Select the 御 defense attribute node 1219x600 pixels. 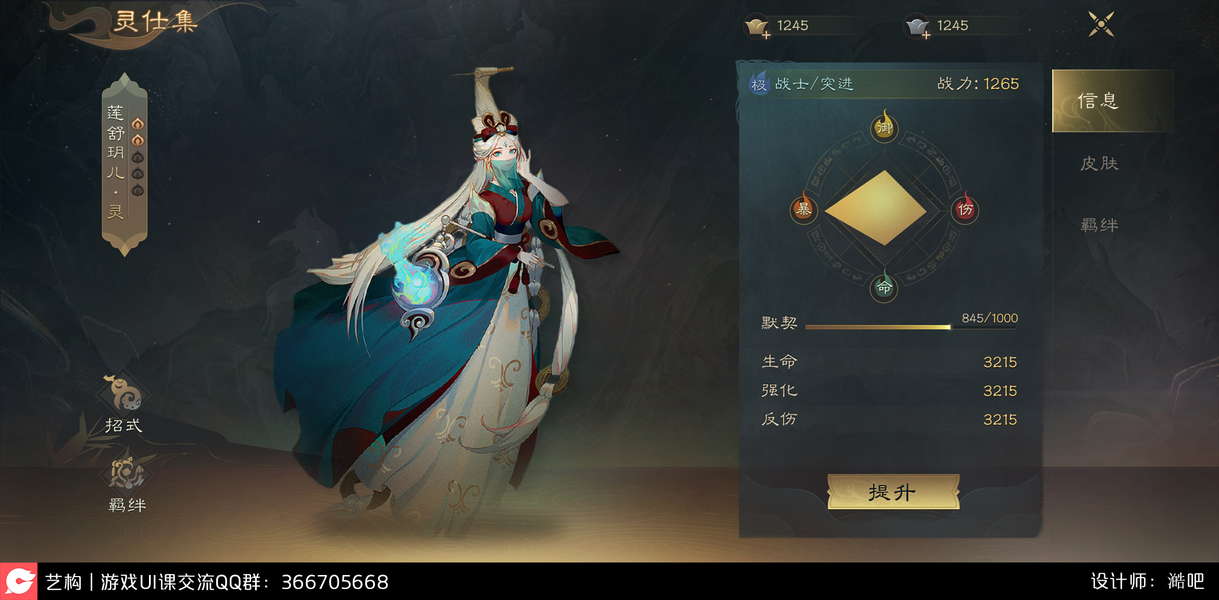(883, 128)
